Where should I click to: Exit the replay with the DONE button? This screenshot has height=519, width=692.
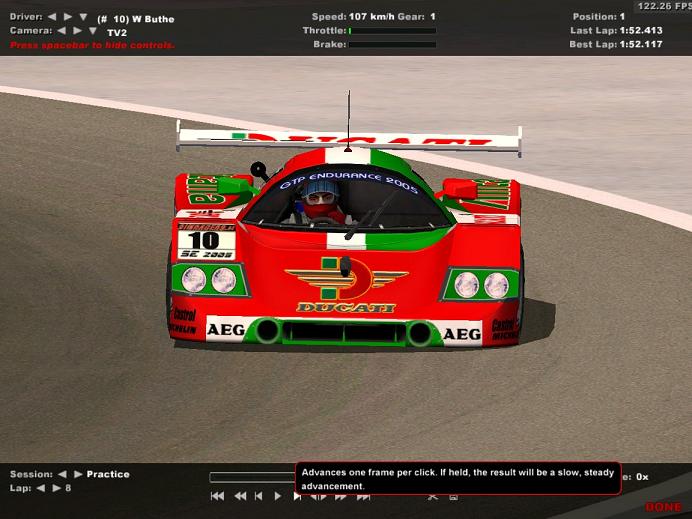pyautogui.click(x=663, y=507)
